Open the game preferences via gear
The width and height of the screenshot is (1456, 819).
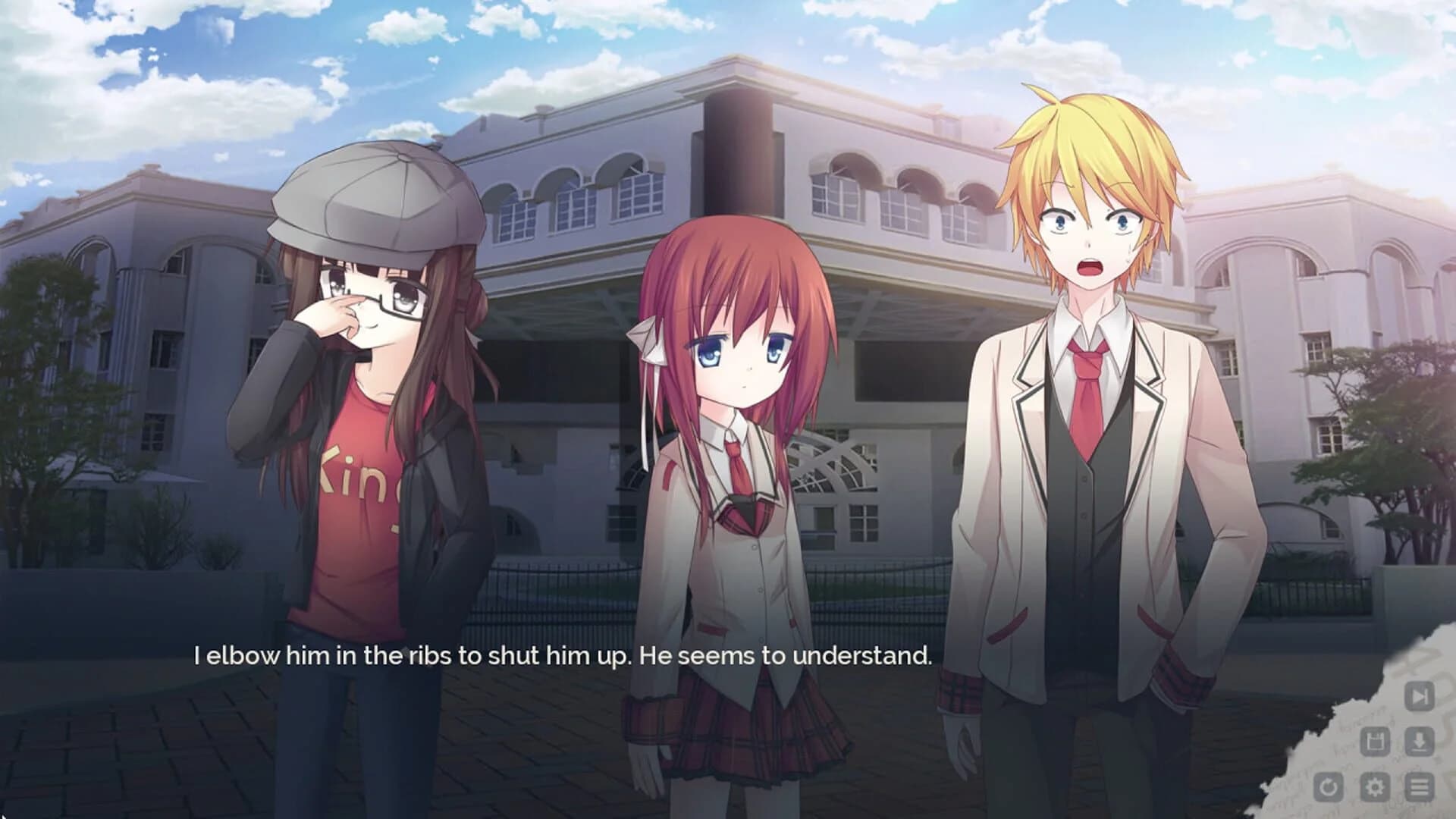pyautogui.click(x=1374, y=786)
